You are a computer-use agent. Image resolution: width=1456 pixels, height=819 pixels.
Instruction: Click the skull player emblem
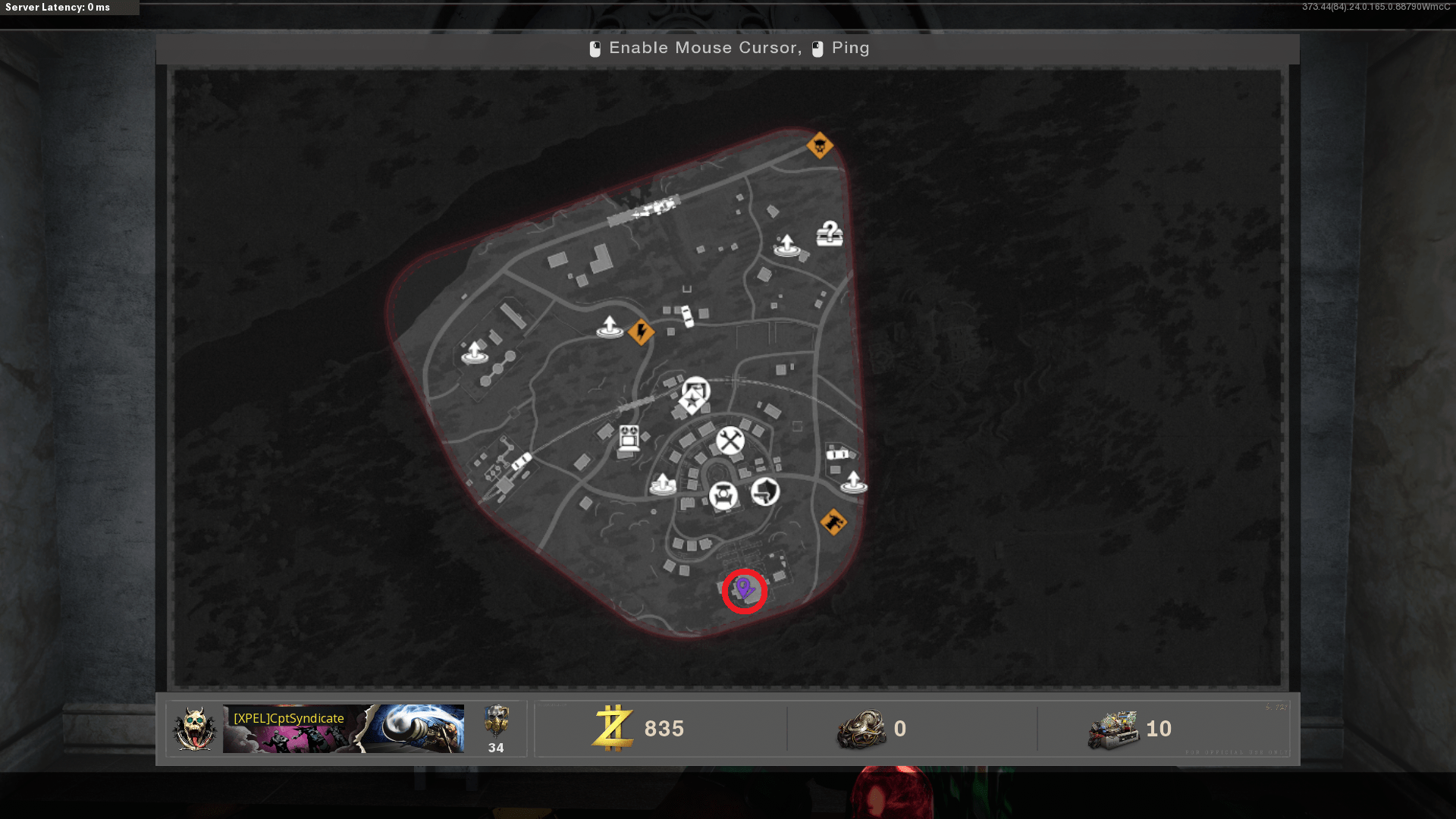[x=195, y=729]
